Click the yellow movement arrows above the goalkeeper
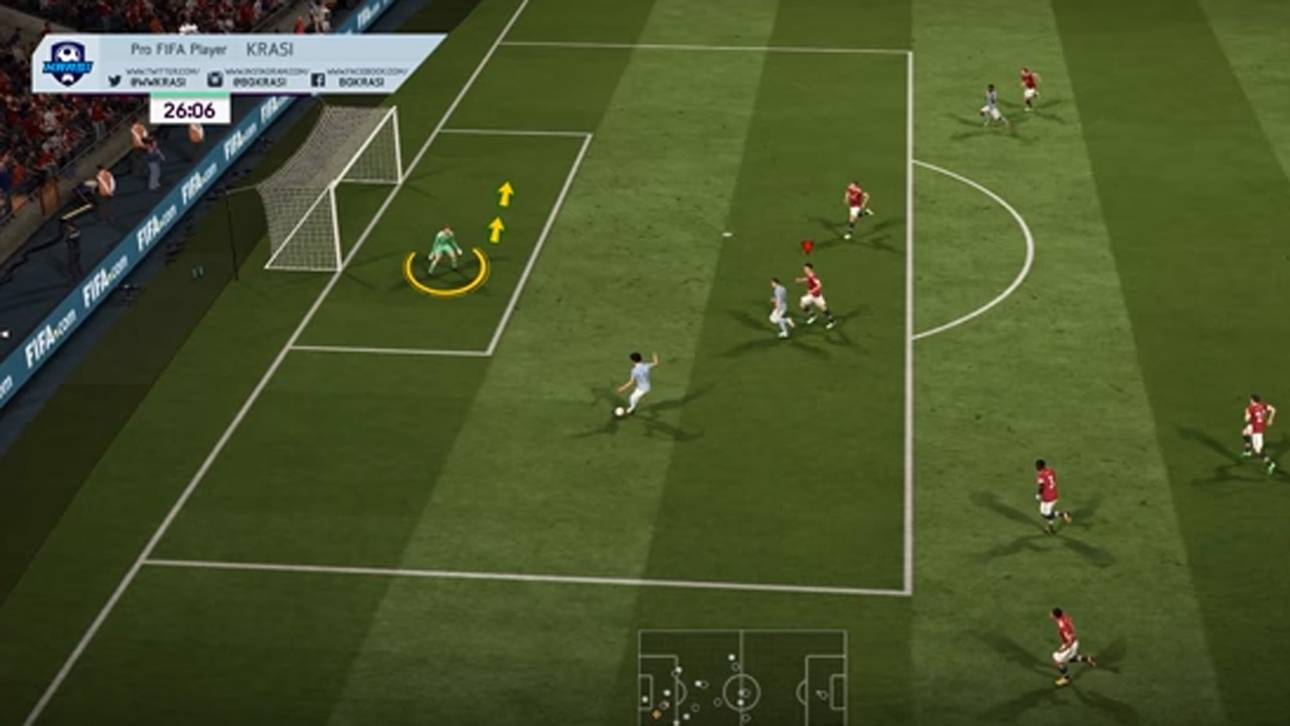Image resolution: width=1290 pixels, height=726 pixels. point(498,212)
